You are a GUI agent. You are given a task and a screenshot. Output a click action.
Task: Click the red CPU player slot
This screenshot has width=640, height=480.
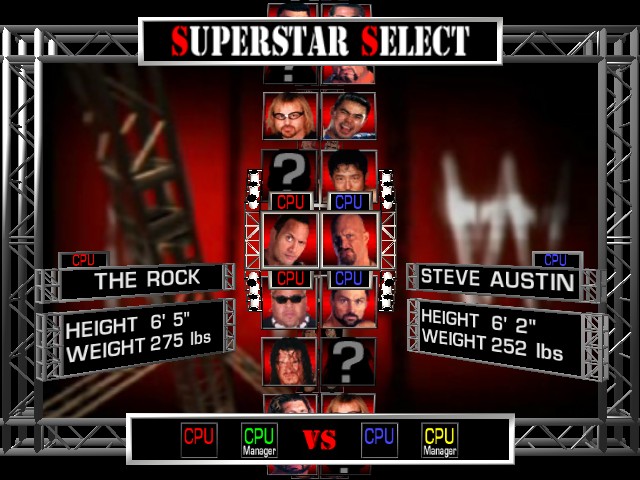[199, 439]
